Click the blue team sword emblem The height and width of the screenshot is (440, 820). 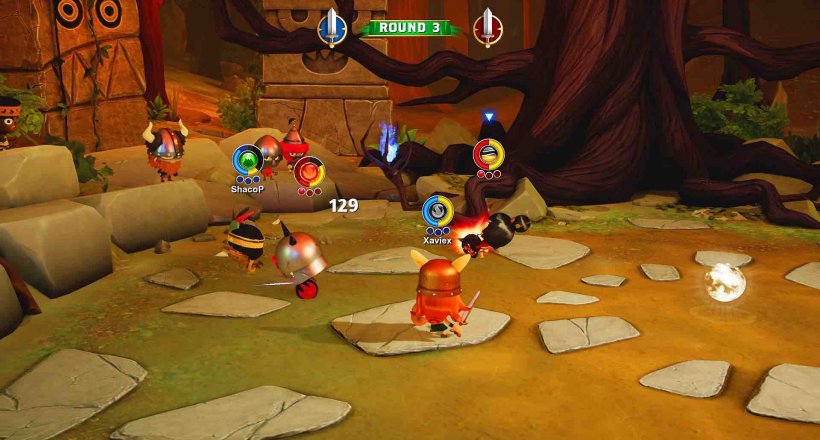[331, 28]
